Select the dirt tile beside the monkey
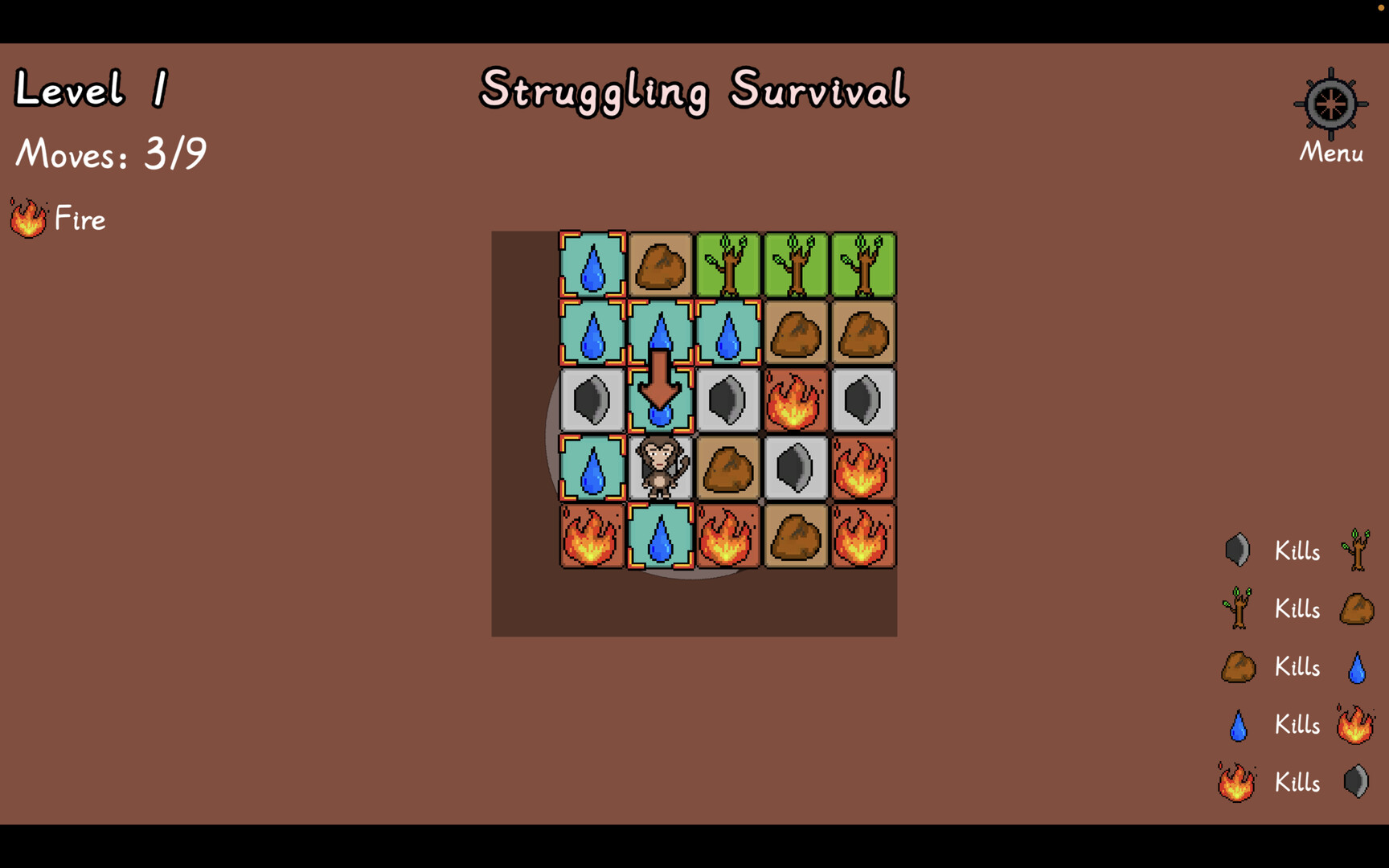The image size is (1389, 868). pyautogui.click(x=728, y=468)
